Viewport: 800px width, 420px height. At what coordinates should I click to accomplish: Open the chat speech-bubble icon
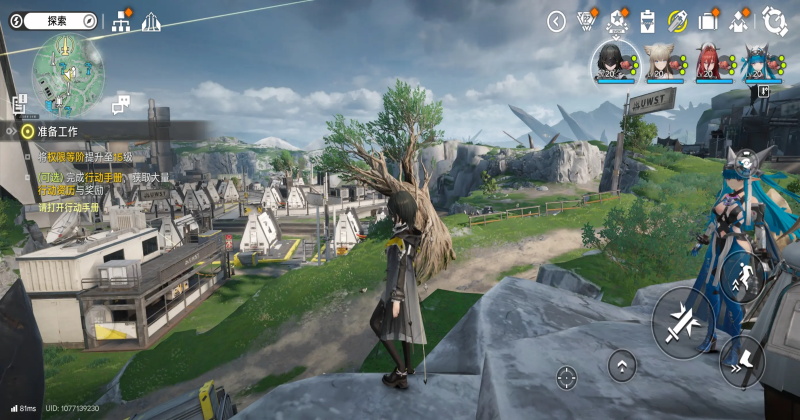point(122,103)
